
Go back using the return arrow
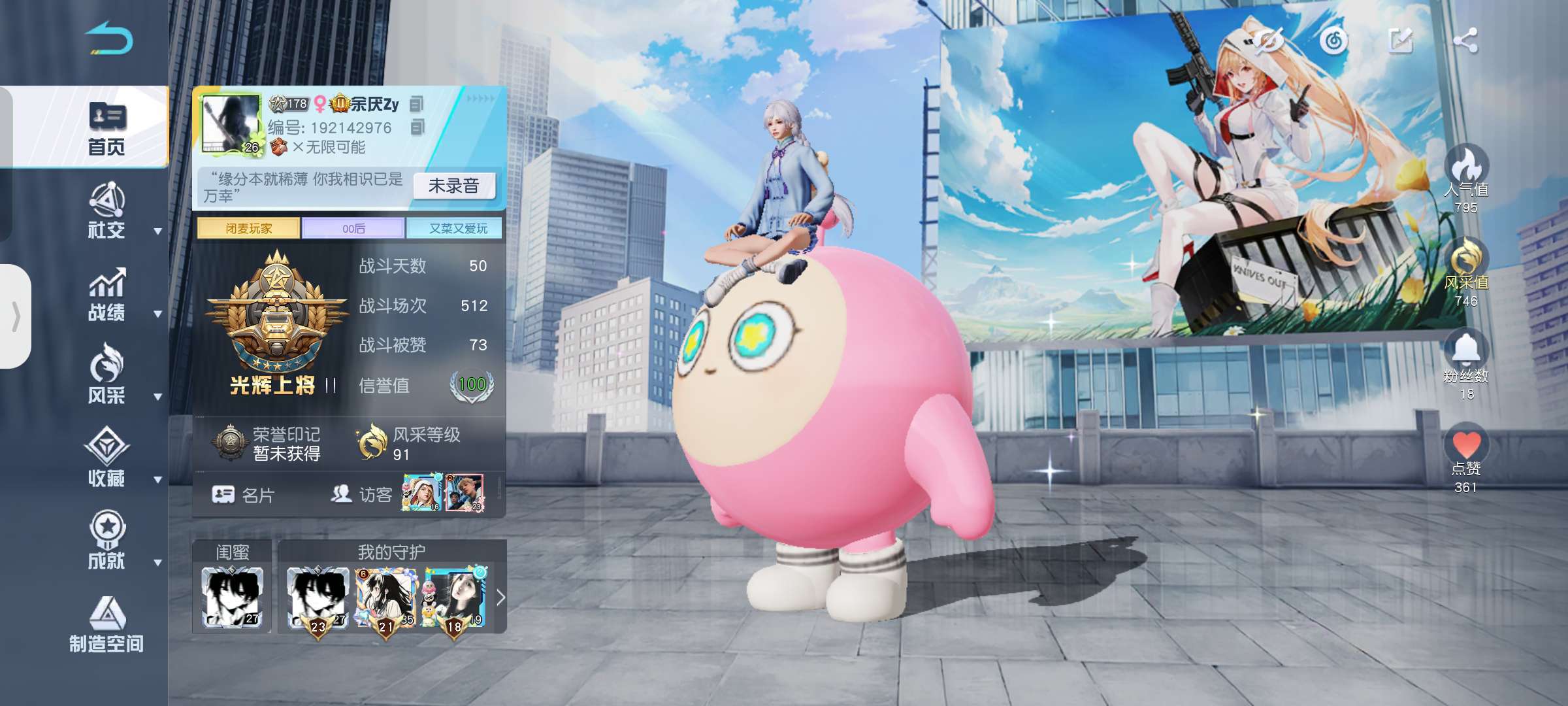pyautogui.click(x=108, y=39)
